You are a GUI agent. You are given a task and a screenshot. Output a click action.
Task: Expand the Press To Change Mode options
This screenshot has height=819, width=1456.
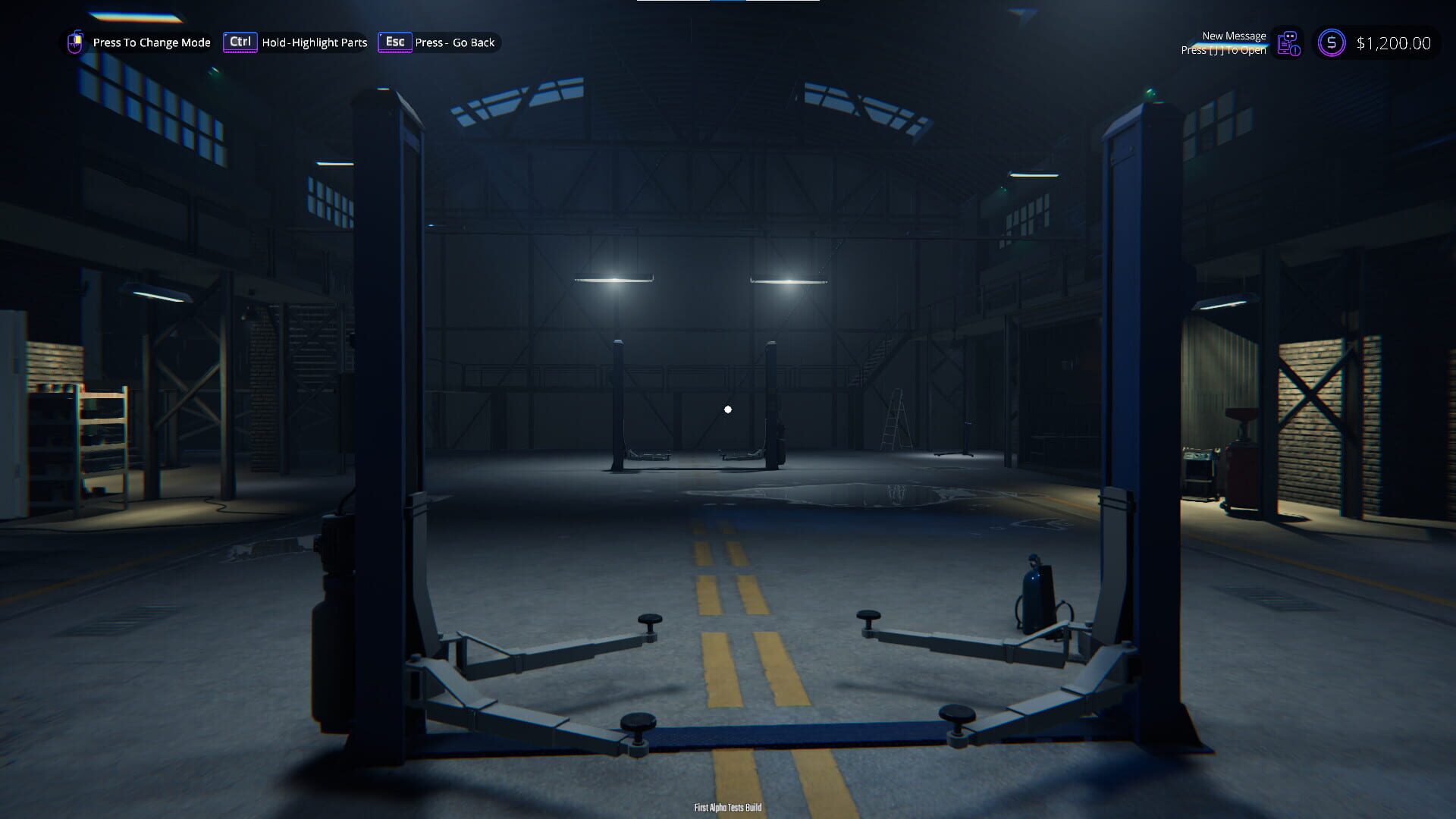pyautogui.click(x=151, y=42)
